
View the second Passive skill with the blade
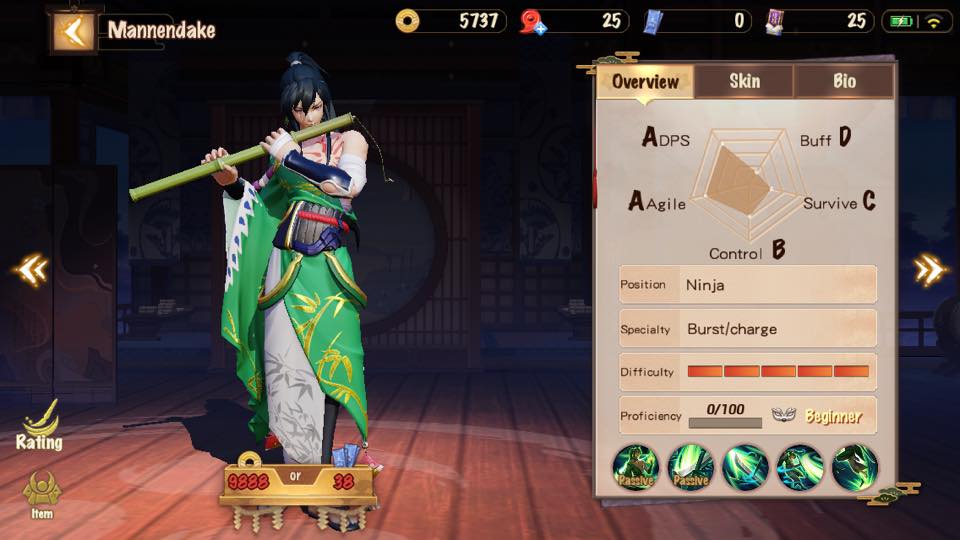click(x=691, y=467)
